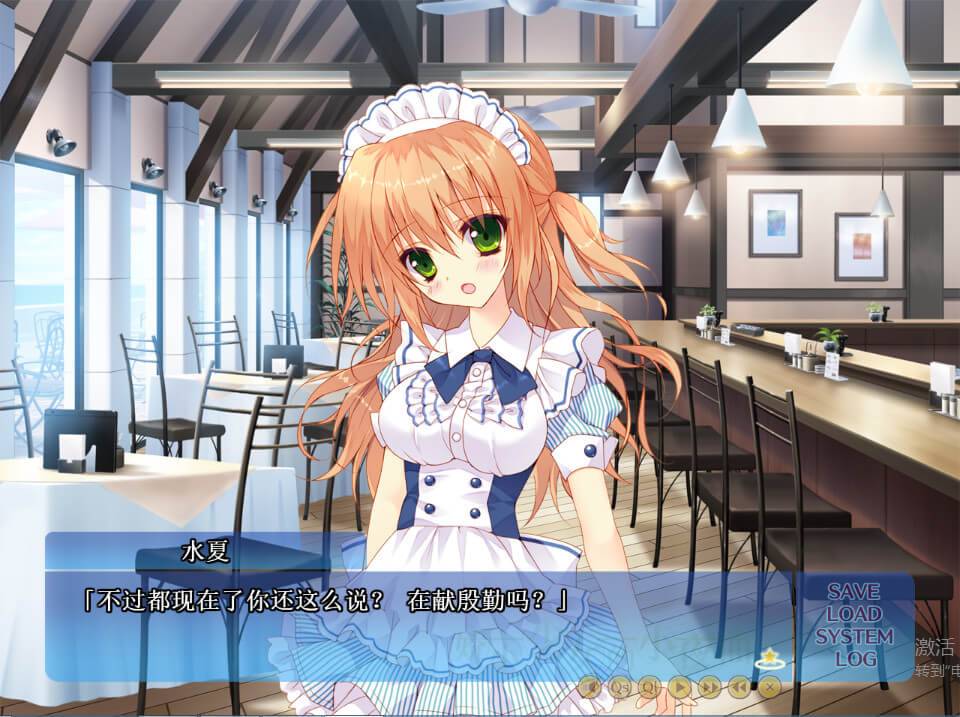The width and height of the screenshot is (960, 717).
Task: Click the Qs quick save button
Action: pos(621,686)
